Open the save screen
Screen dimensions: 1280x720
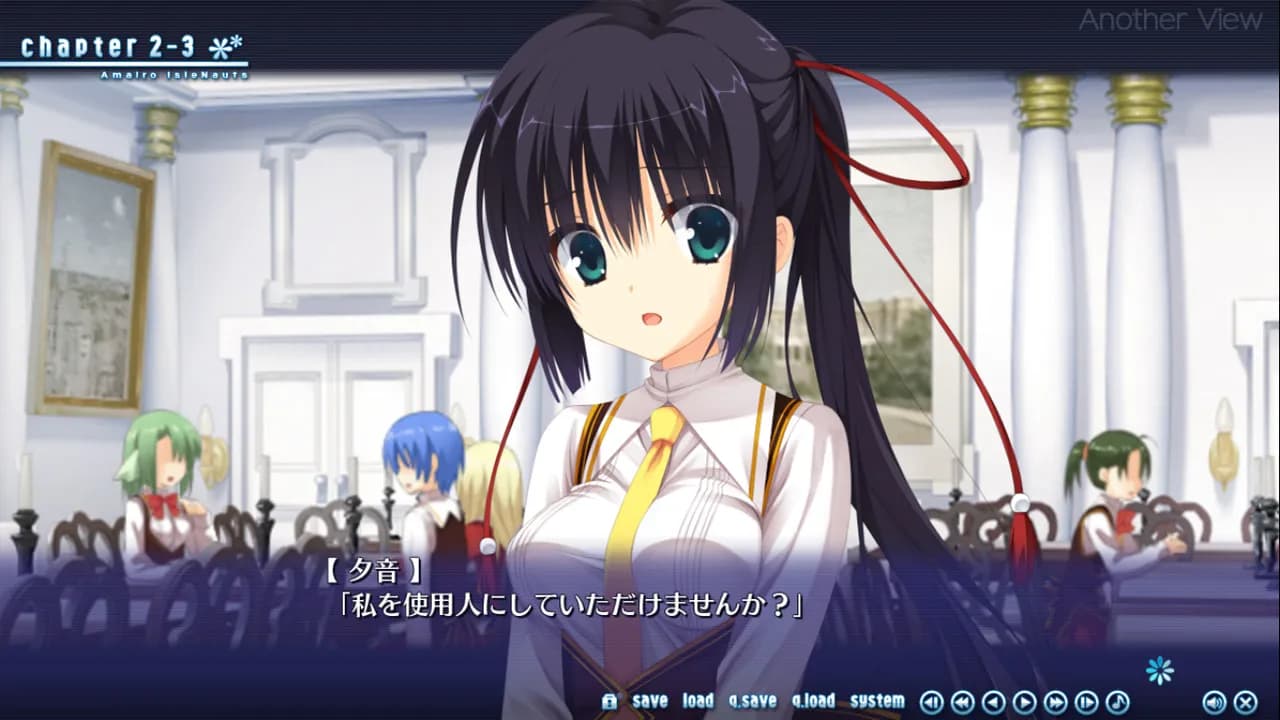point(650,702)
